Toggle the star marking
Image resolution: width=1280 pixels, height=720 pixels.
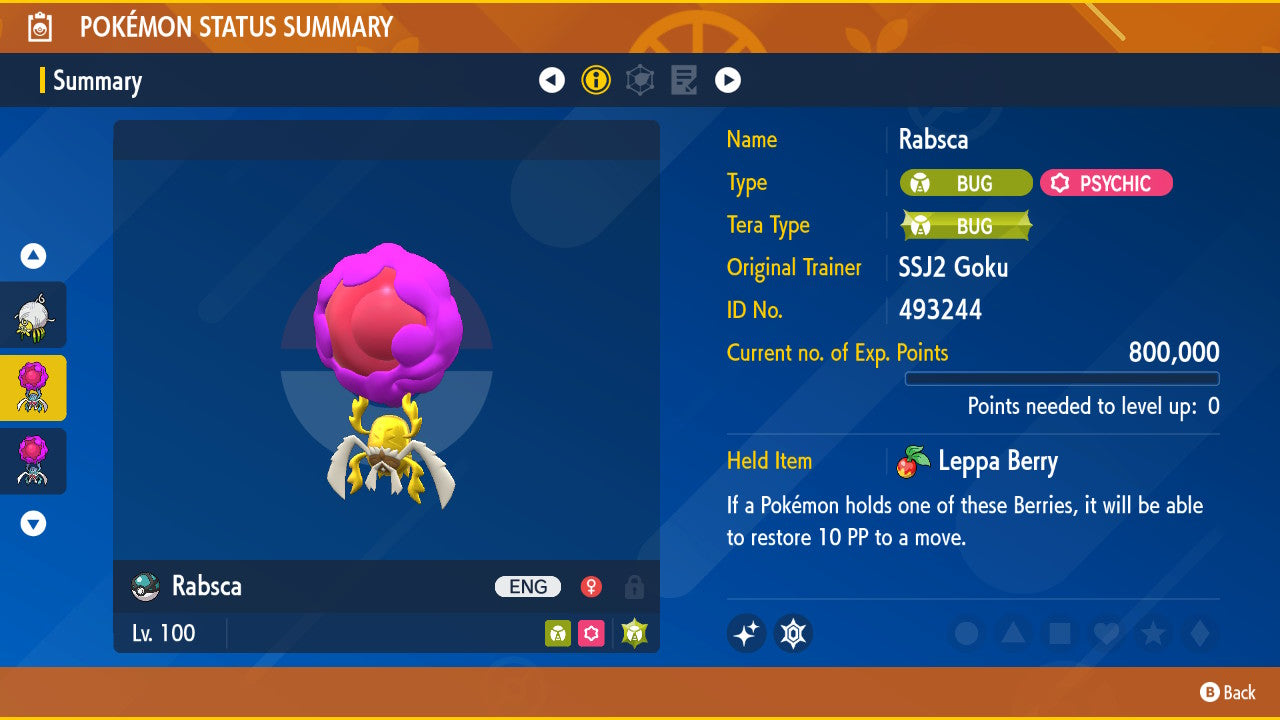pos(1153,634)
